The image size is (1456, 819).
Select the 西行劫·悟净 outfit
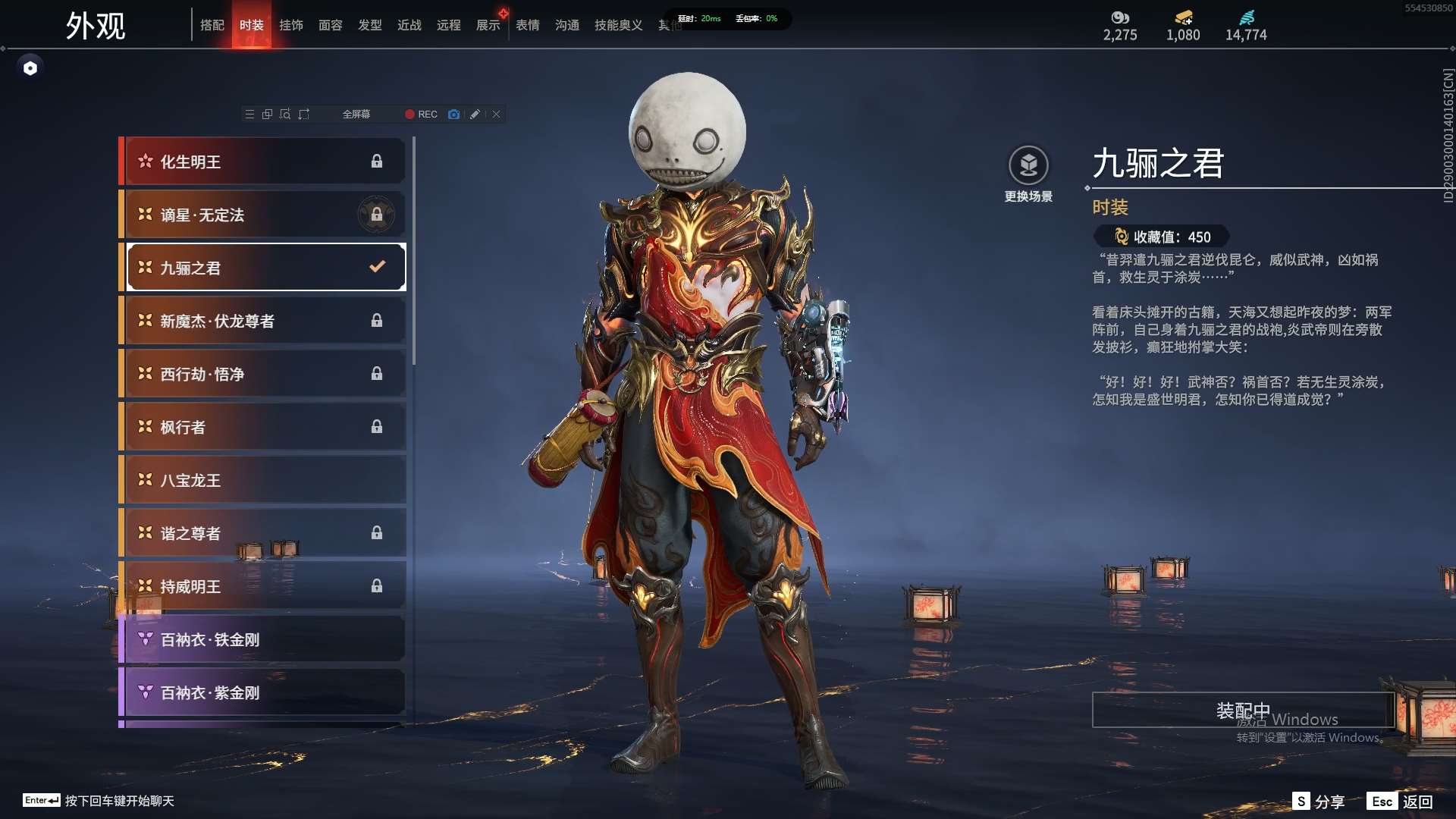[263, 374]
